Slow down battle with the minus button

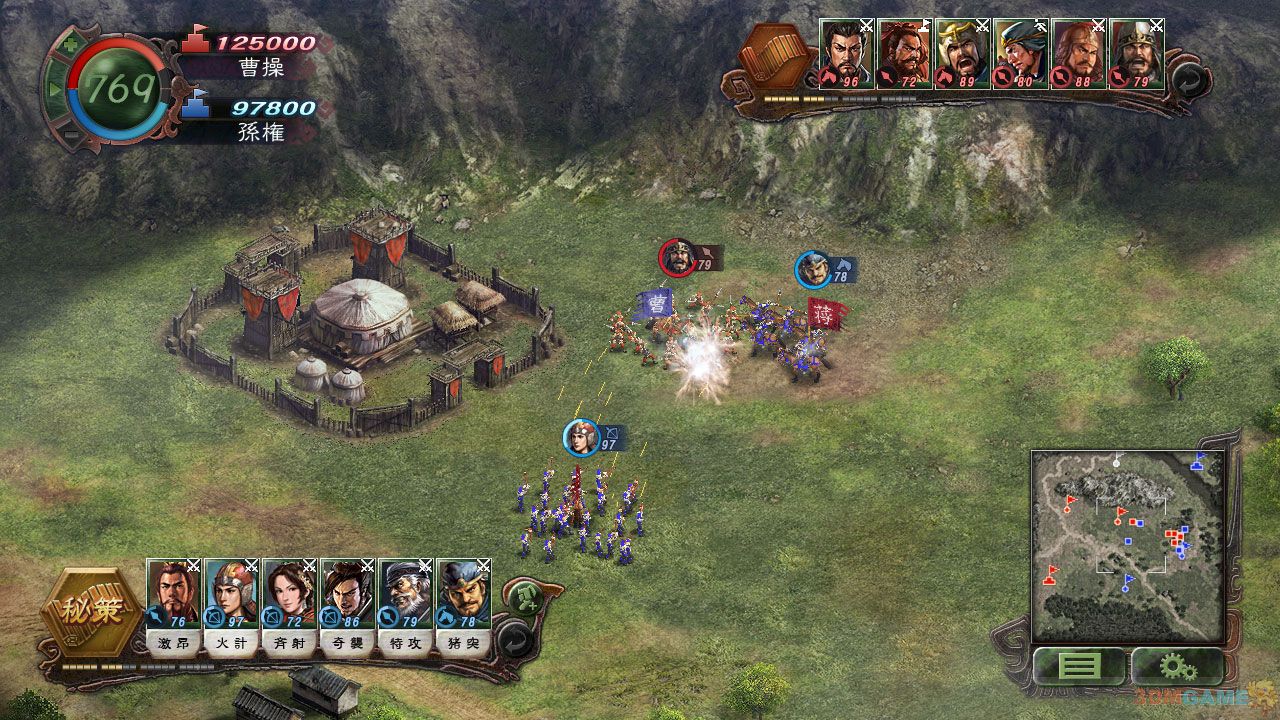click(x=70, y=135)
